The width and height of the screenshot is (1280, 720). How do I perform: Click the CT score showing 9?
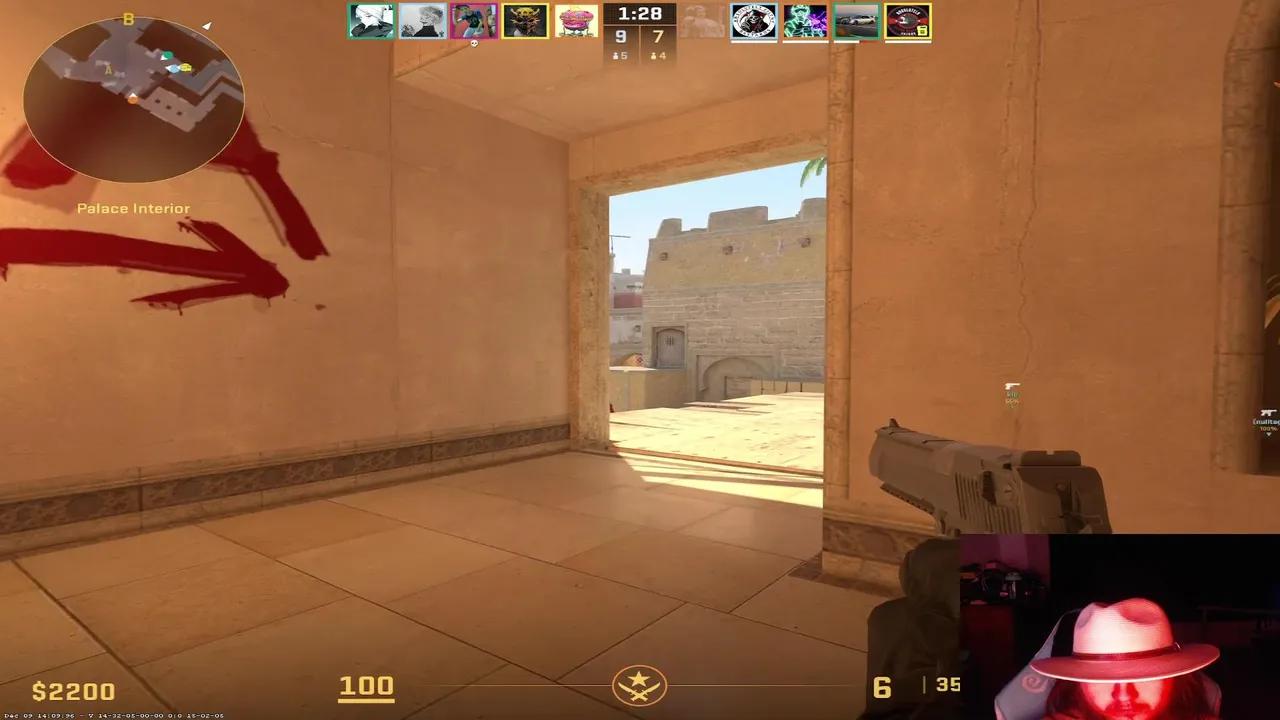[620, 38]
